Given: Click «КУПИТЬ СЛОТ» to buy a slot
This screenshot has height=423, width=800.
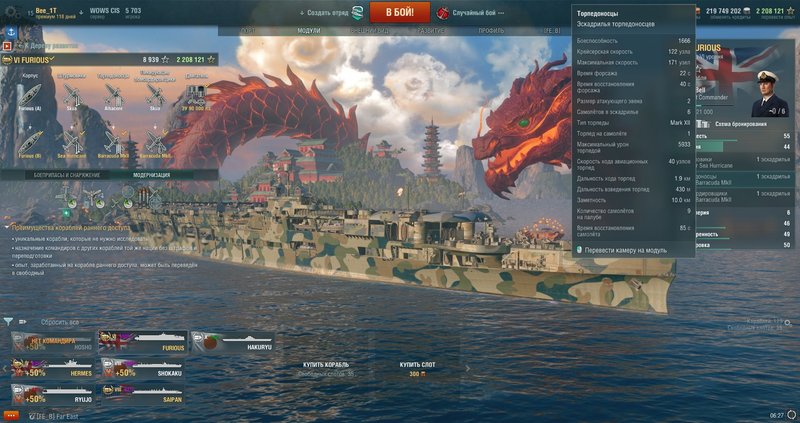Looking at the screenshot, I should [x=413, y=365].
